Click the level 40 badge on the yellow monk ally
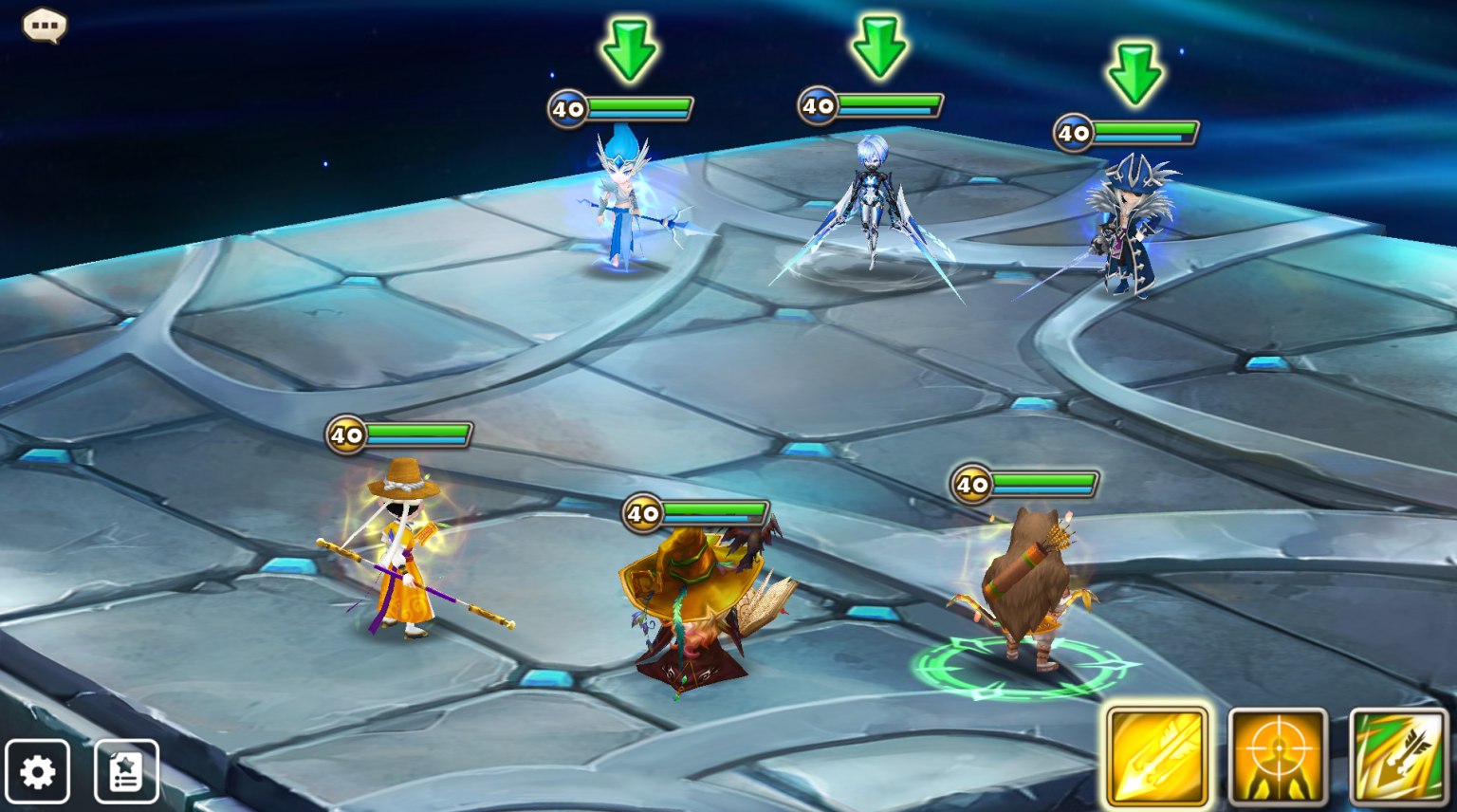Viewport: 1457px width, 812px height. click(x=345, y=435)
